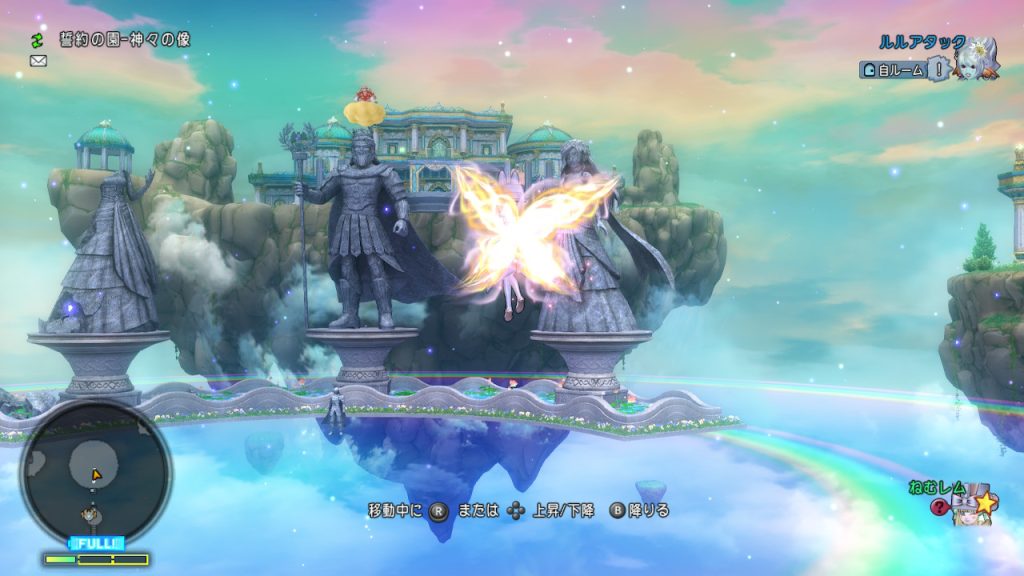Open the circular minimap
This screenshot has width=1024, height=576.
tap(95, 472)
